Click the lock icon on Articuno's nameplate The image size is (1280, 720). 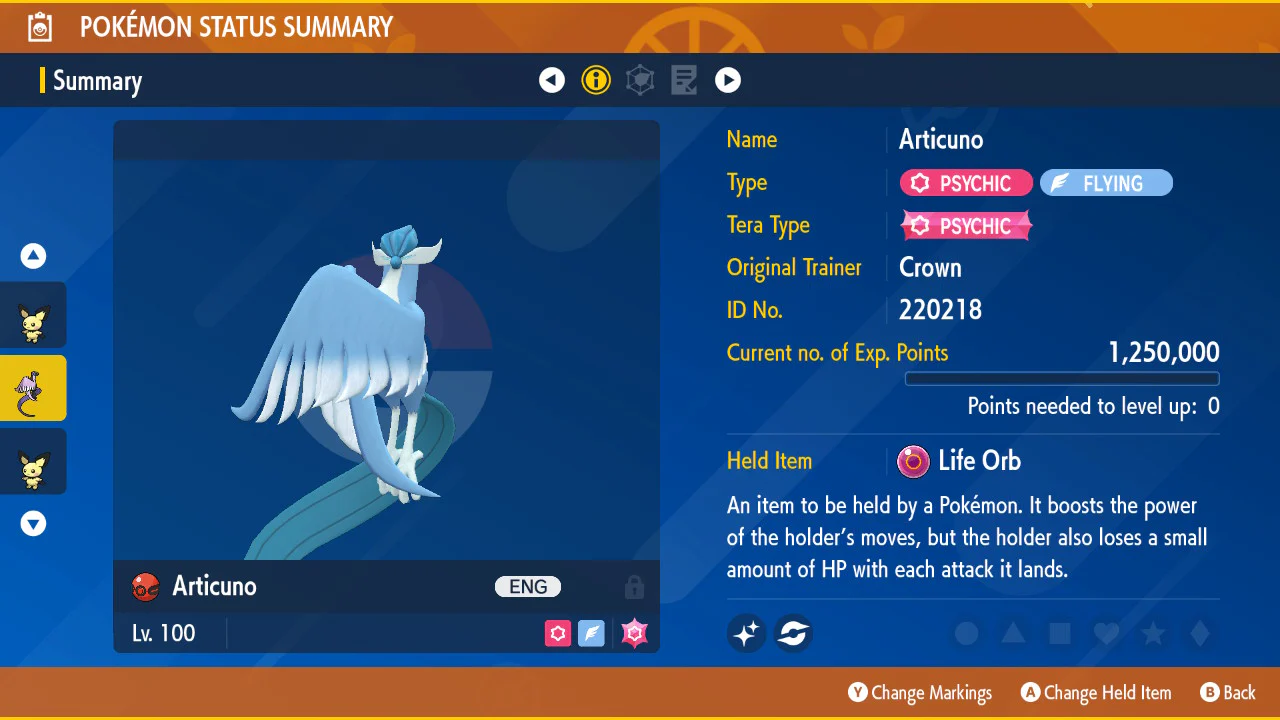633,587
